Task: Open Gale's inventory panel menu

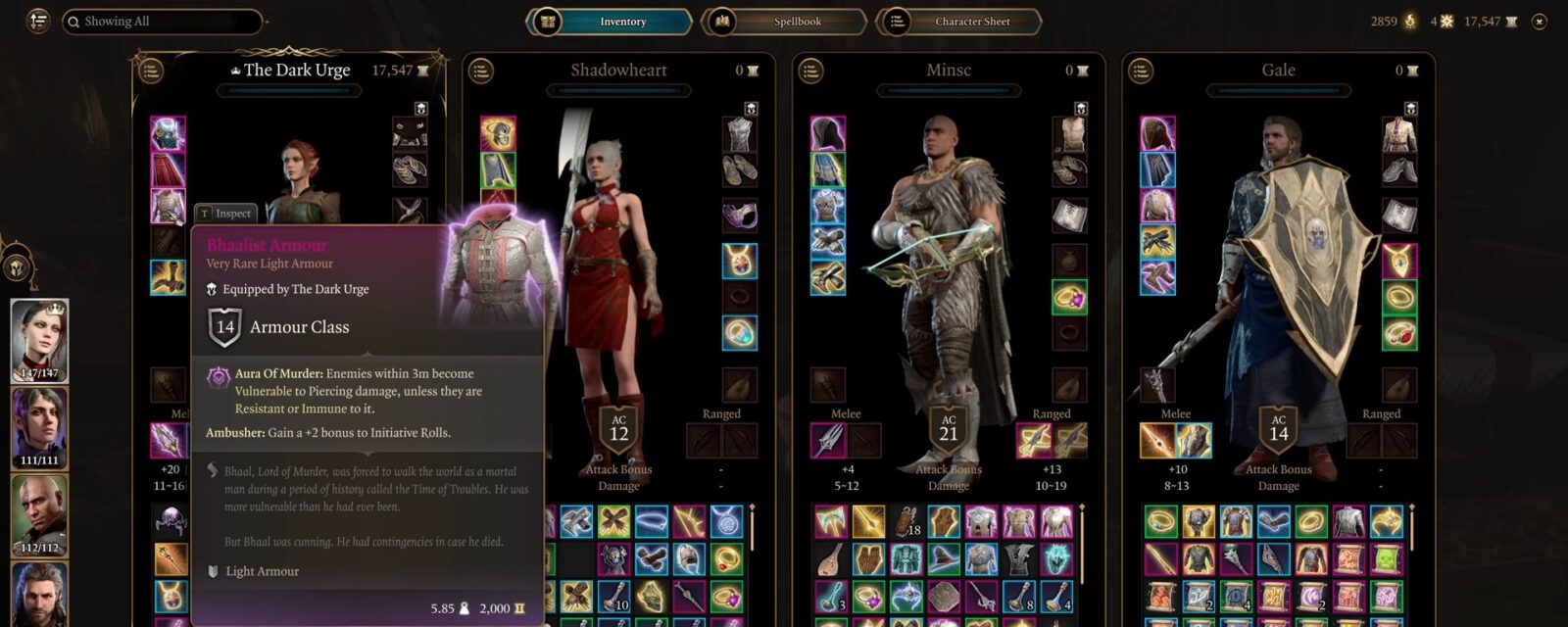Action: pyautogui.click(x=1140, y=71)
